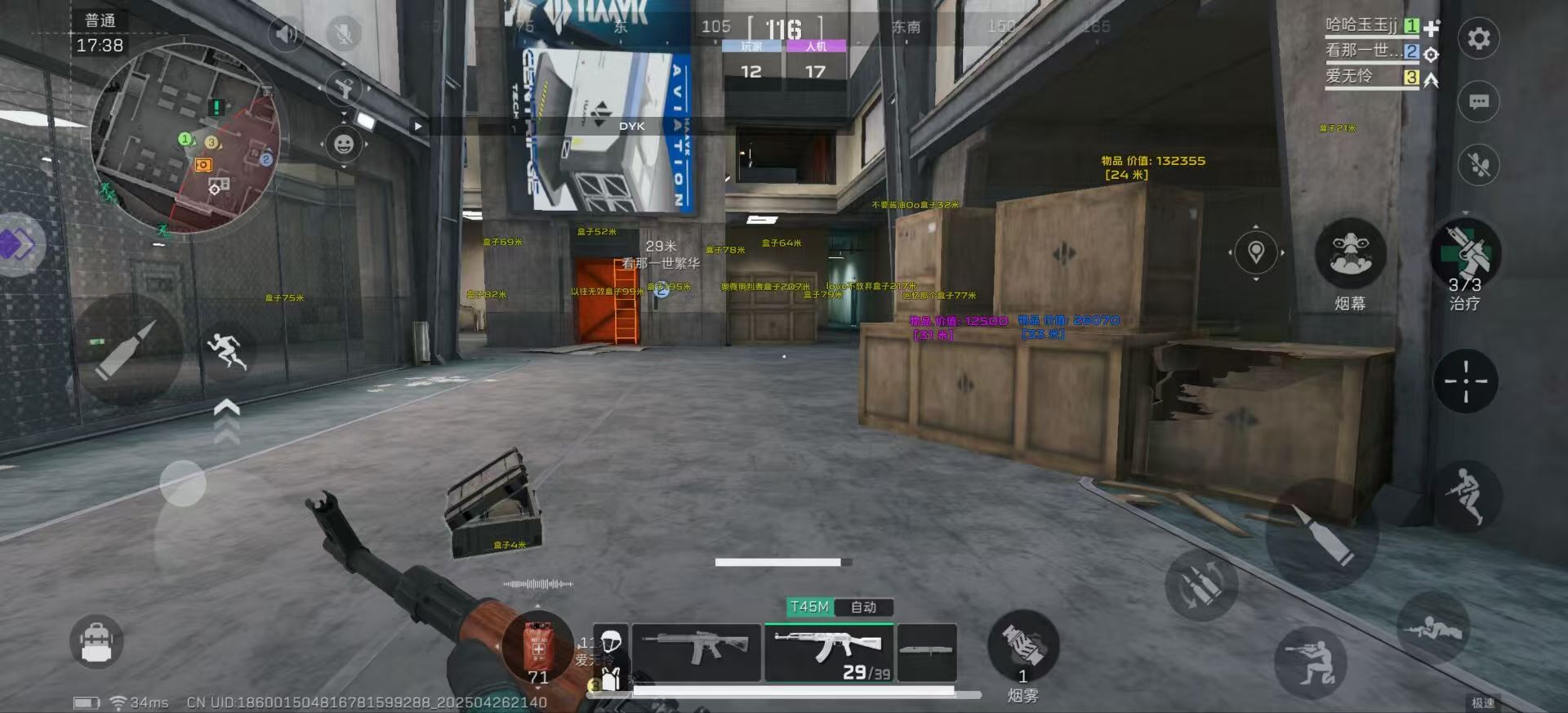Open the settings gear menu
Screen dimensions: 1568x713
click(1478, 38)
